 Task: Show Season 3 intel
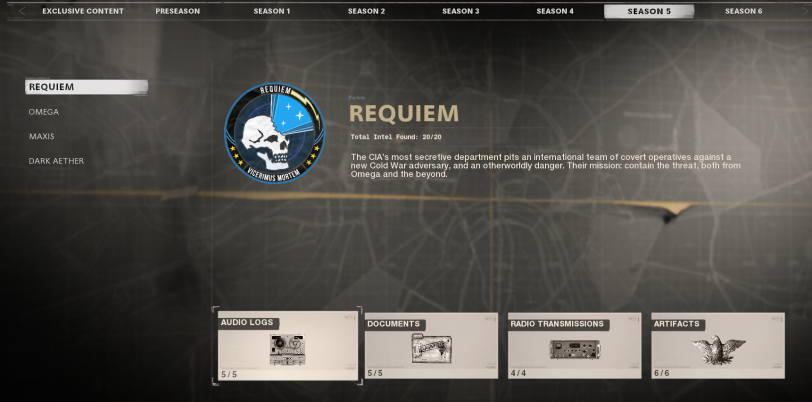pos(460,11)
